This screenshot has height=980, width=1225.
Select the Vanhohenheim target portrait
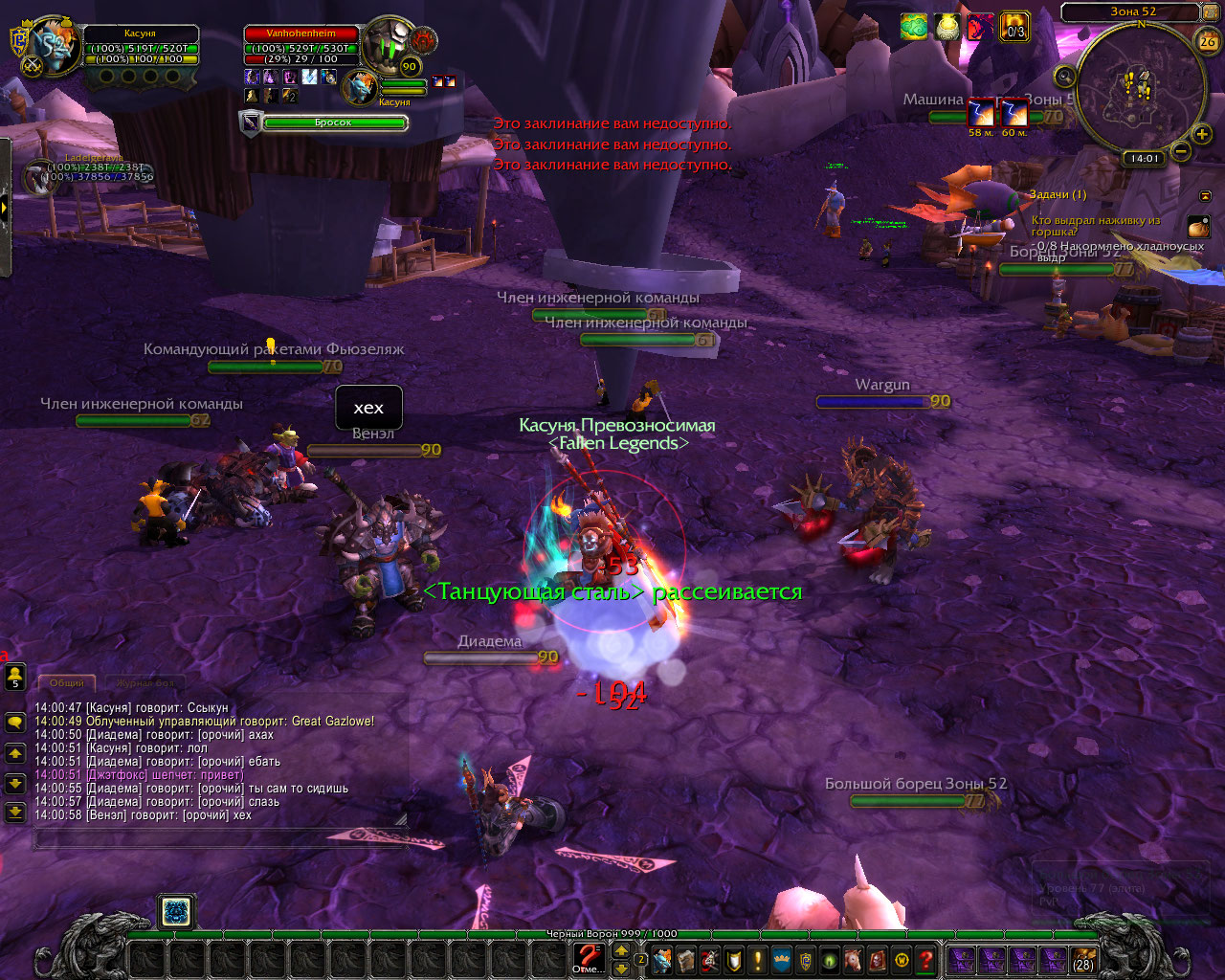(388, 45)
